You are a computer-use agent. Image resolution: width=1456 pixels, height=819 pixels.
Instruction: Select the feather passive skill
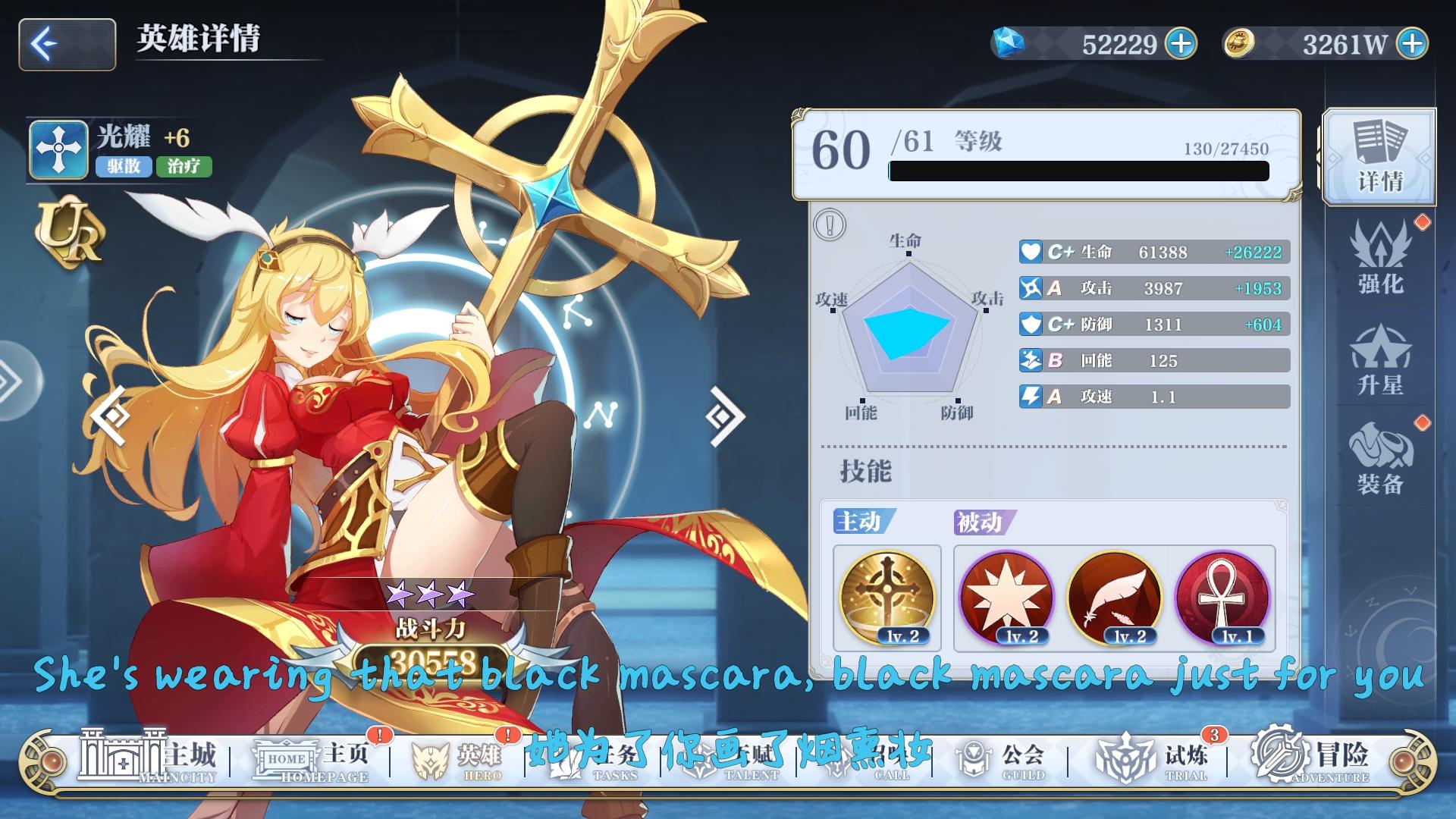1115,599
